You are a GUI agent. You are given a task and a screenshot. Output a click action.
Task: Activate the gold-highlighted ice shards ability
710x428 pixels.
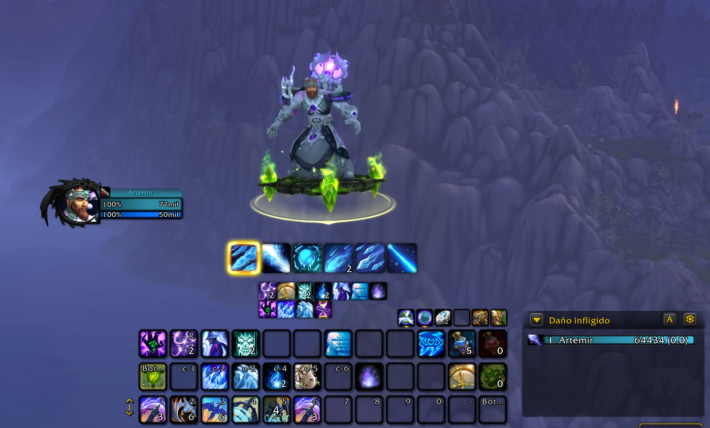click(x=244, y=258)
